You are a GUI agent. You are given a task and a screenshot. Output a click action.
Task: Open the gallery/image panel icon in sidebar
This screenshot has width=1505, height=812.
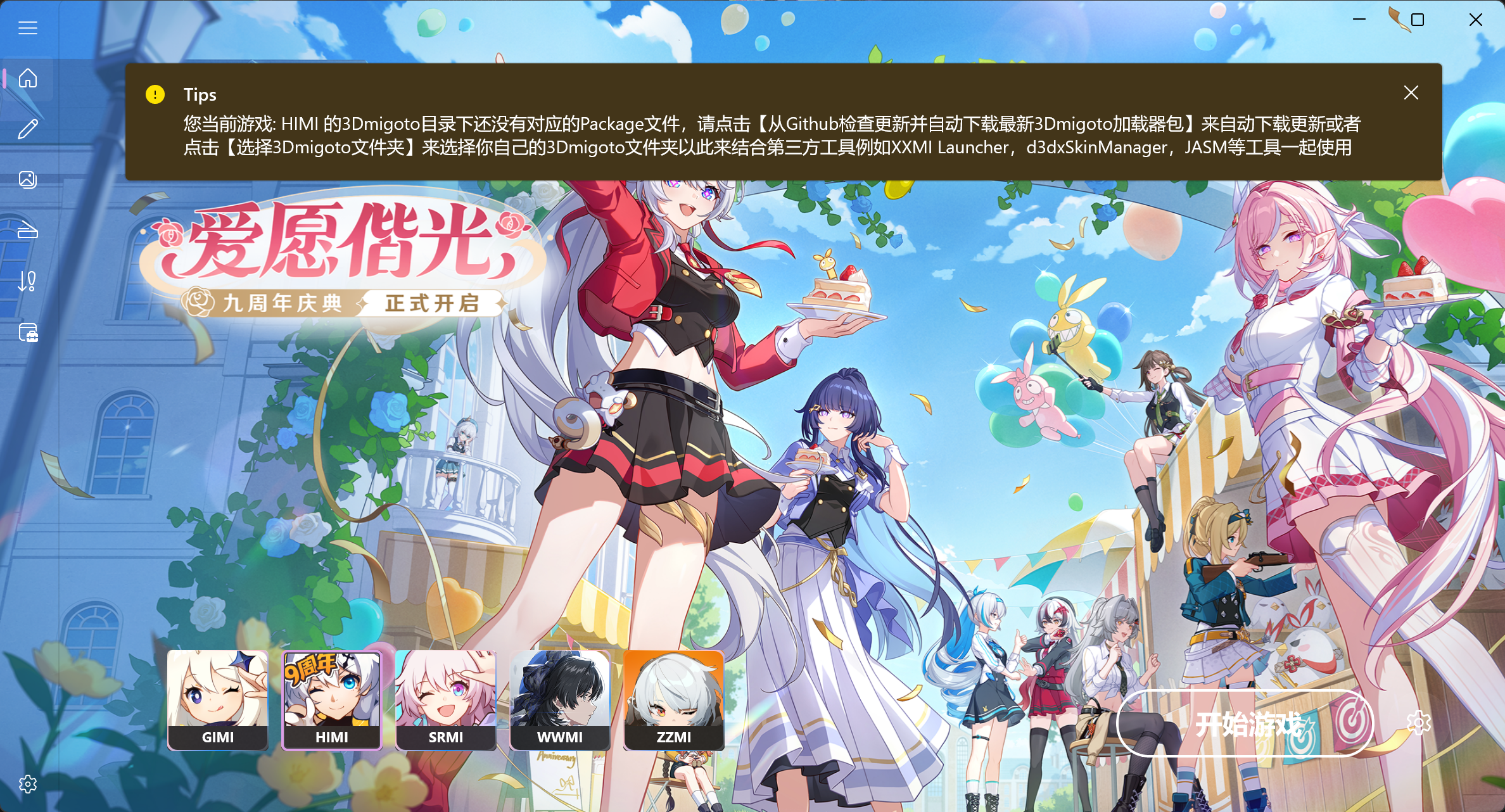(x=28, y=179)
